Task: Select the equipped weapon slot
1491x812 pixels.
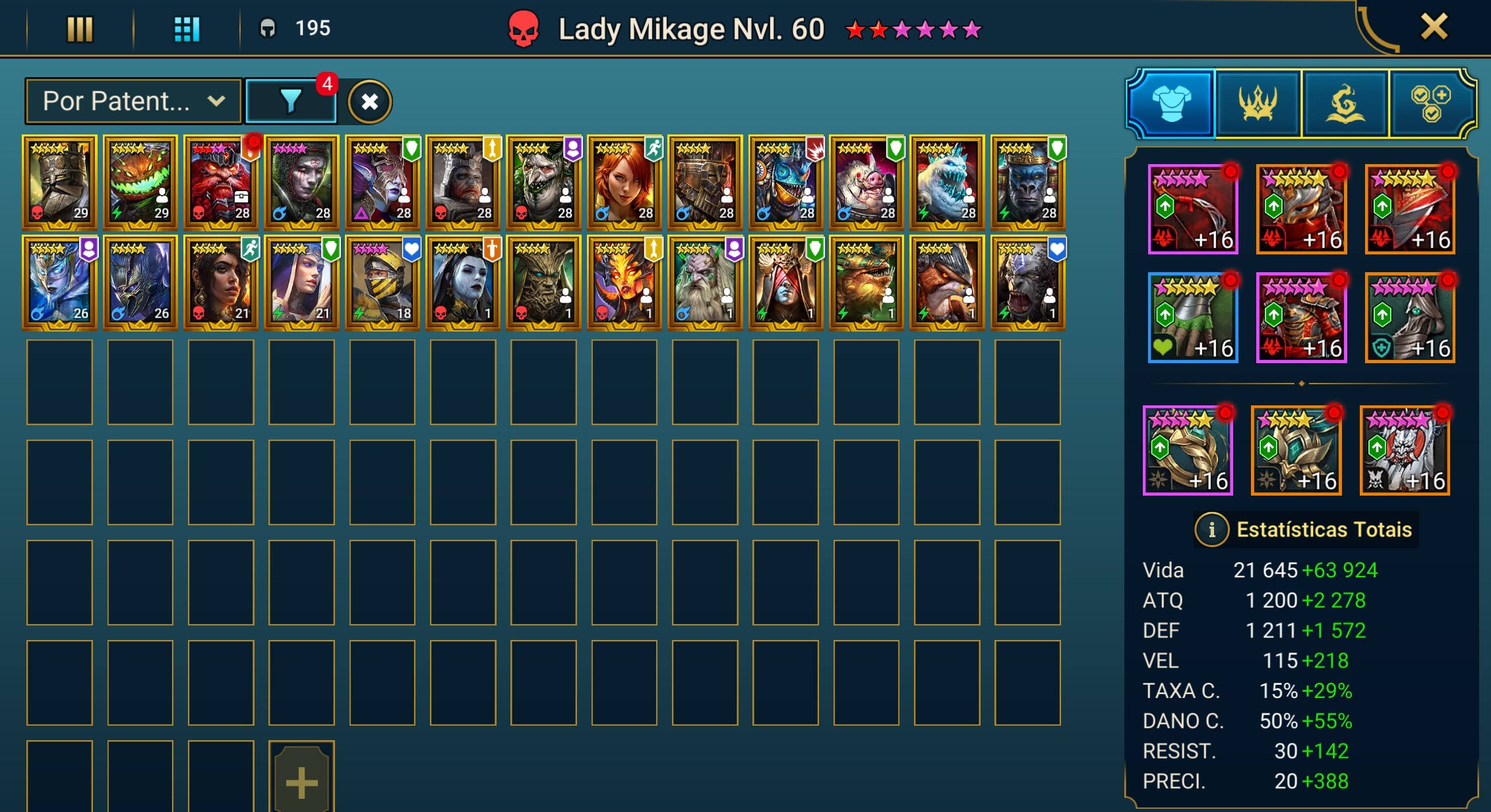Action: pos(1192,210)
